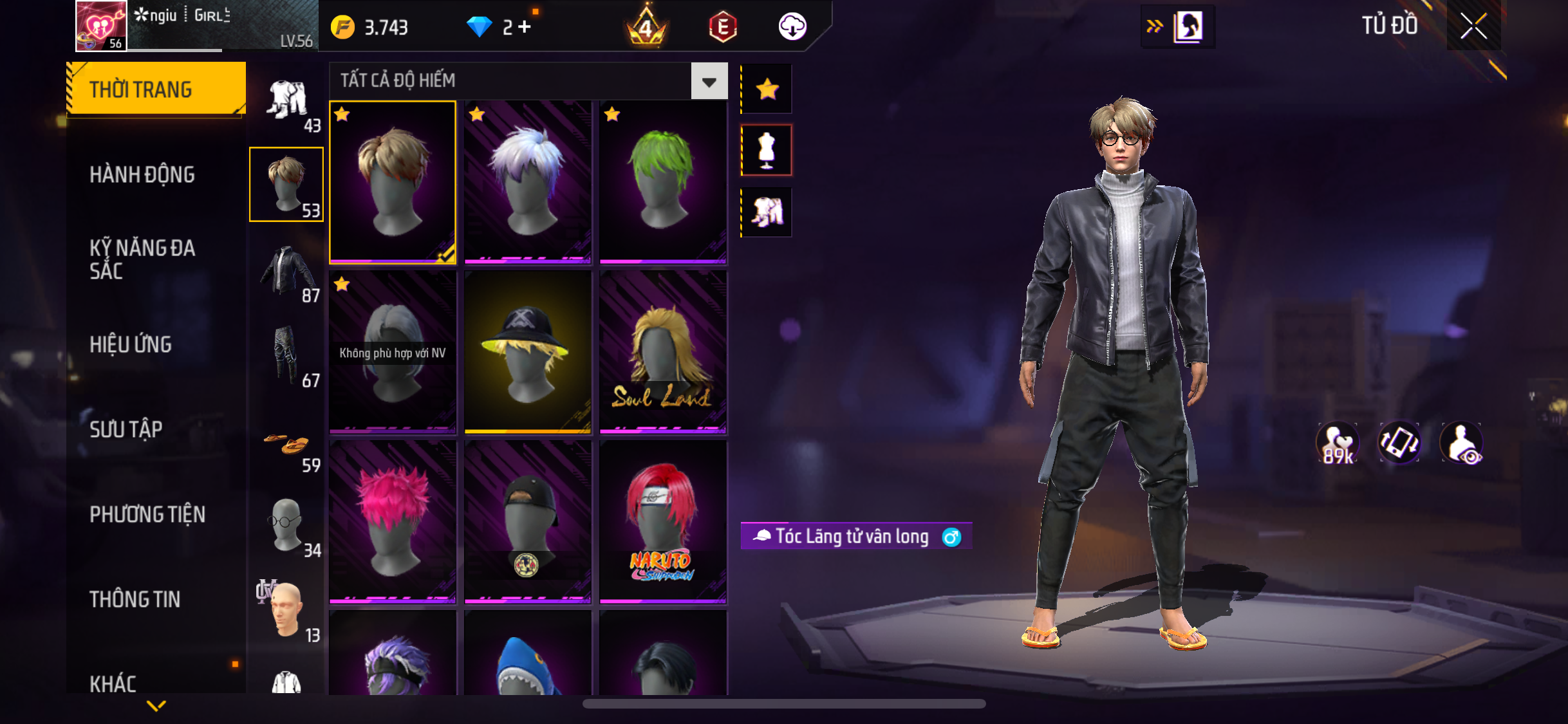Screen dimensions: 1568x724
Task: Select the Naruto red hair item
Action: point(663,521)
